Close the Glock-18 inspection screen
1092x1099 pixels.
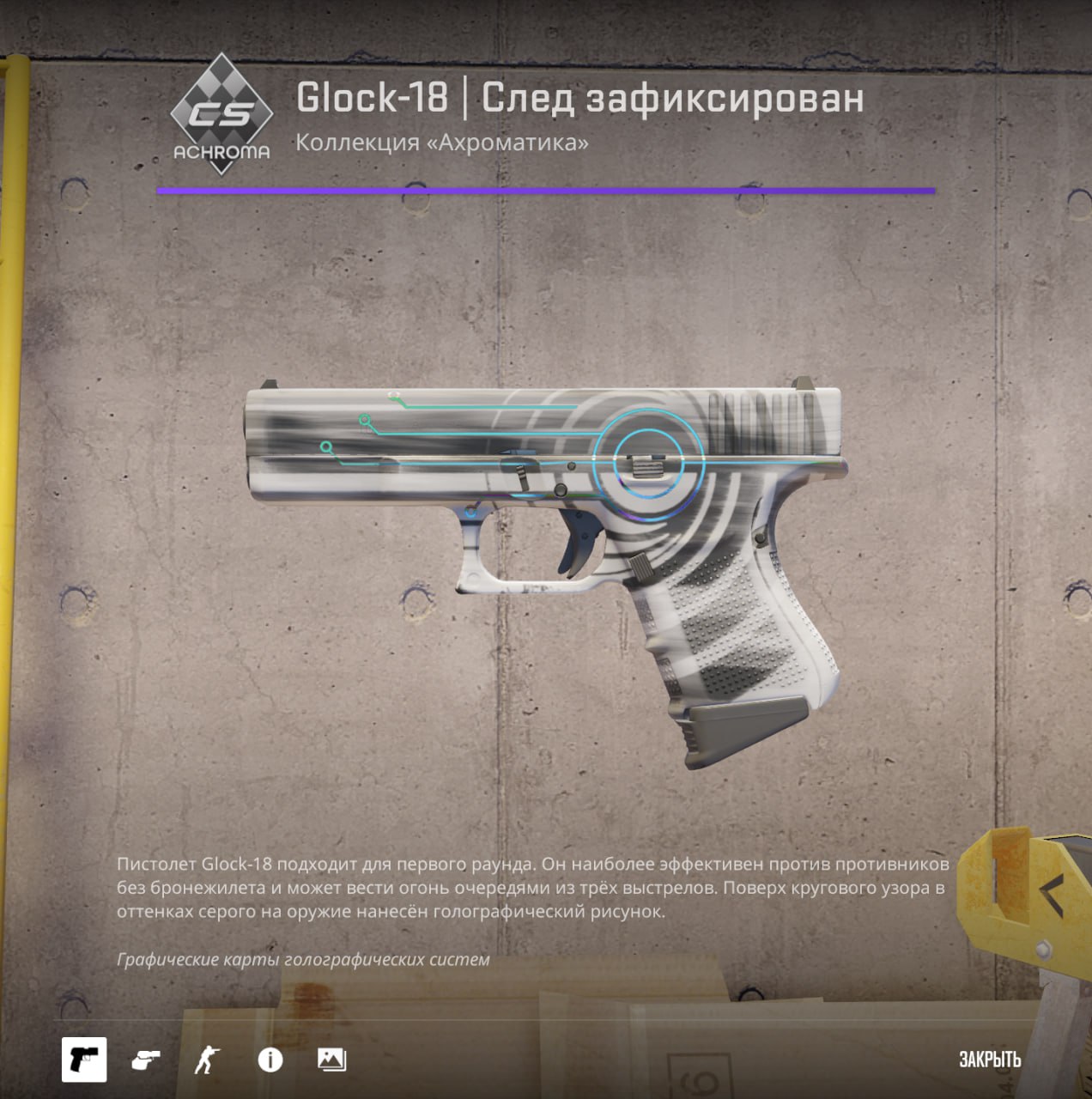pos(989,1060)
